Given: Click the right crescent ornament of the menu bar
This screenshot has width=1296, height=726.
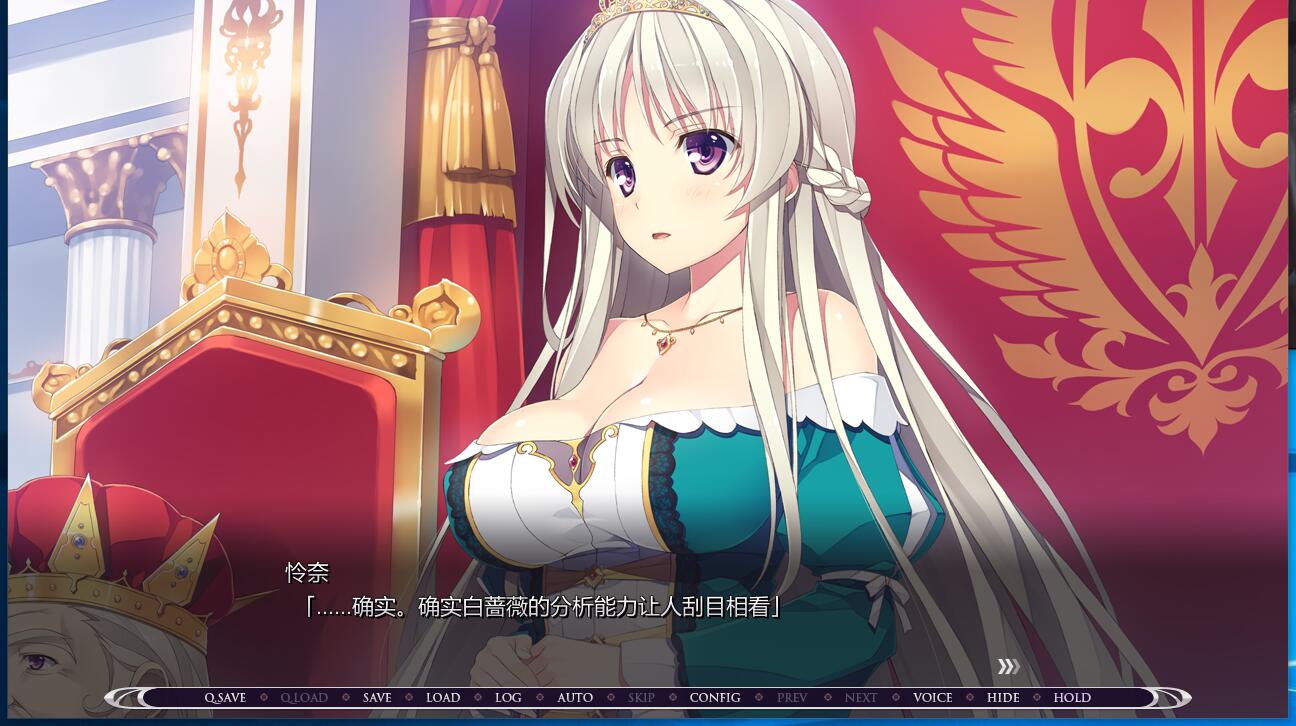Looking at the screenshot, I should click(x=1170, y=697).
